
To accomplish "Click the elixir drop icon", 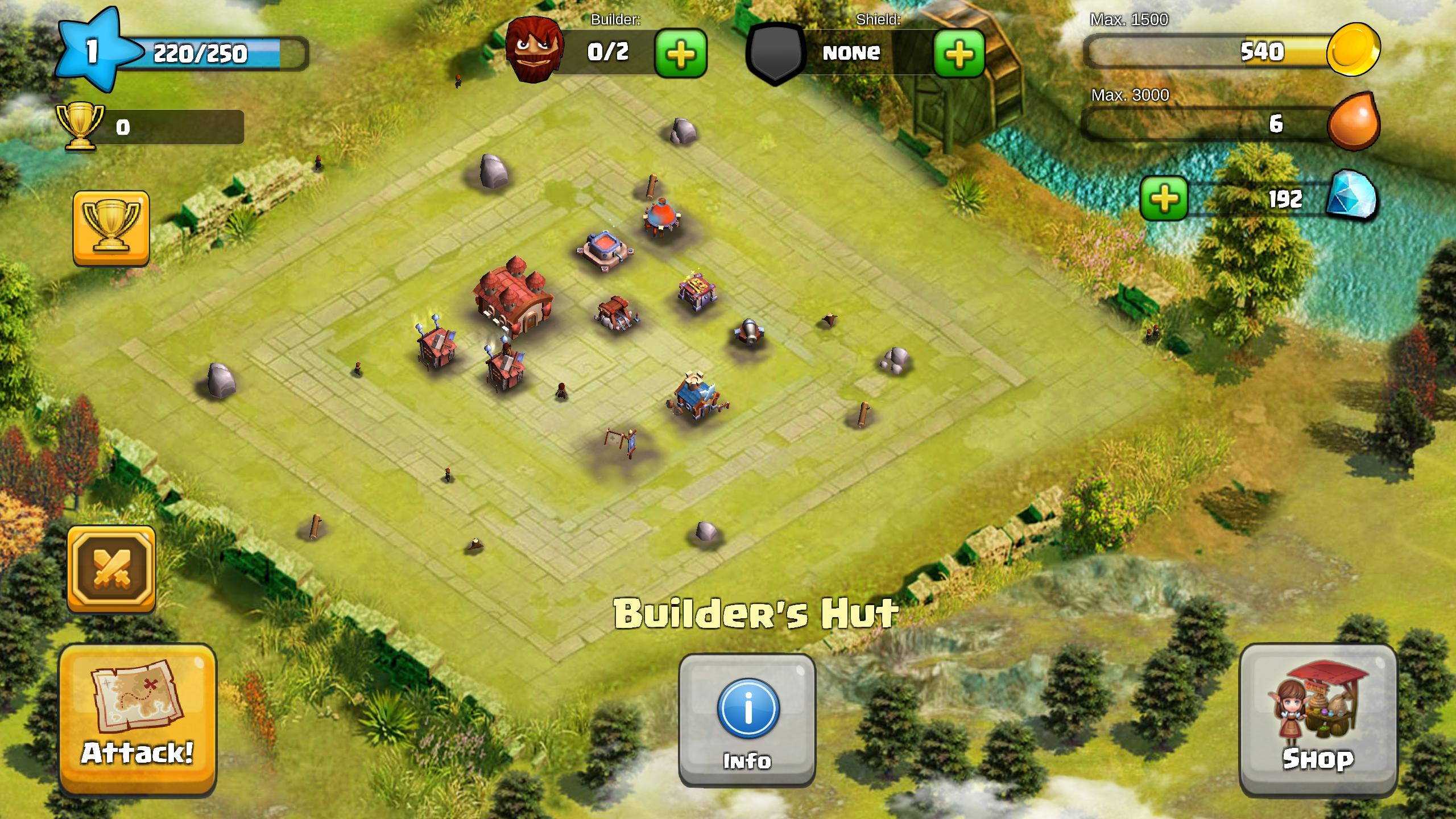I will pos(1353,122).
